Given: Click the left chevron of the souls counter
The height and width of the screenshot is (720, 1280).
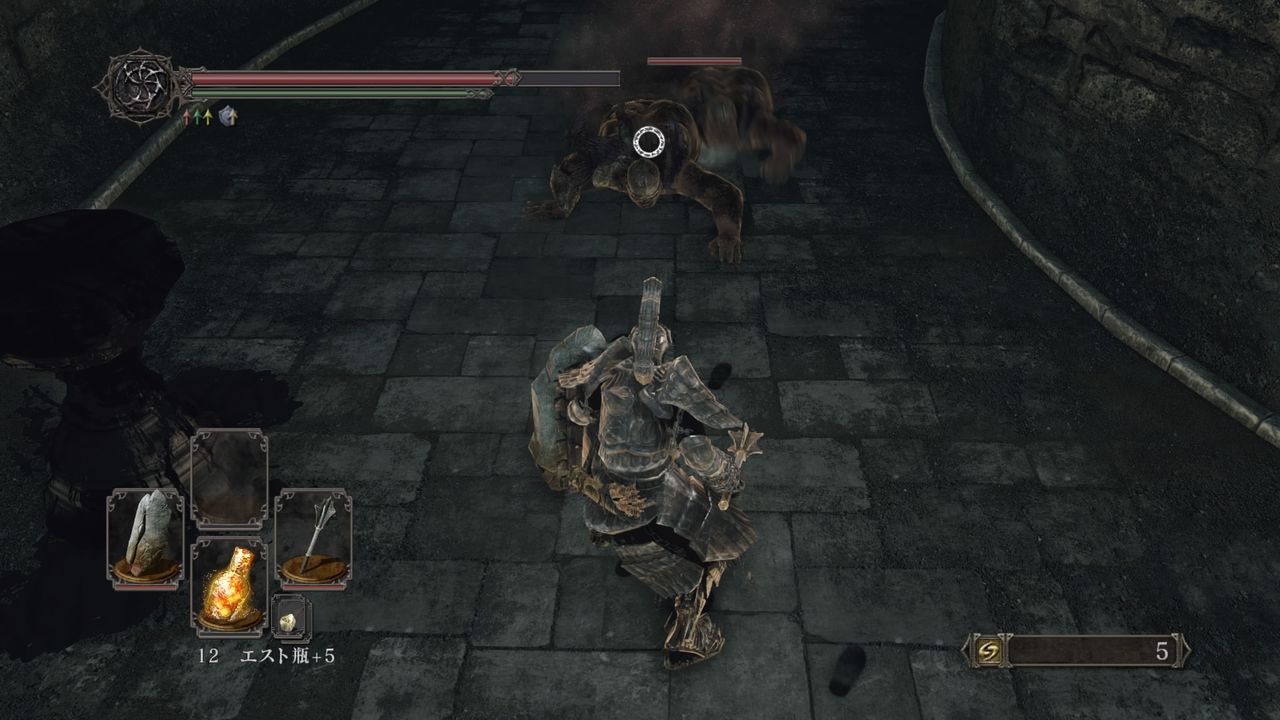Looking at the screenshot, I should point(967,650).
